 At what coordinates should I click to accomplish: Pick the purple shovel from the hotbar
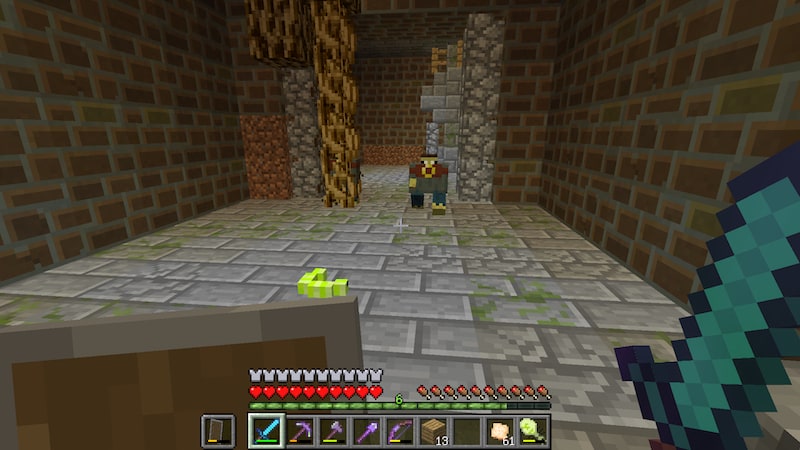pos(365,431)
